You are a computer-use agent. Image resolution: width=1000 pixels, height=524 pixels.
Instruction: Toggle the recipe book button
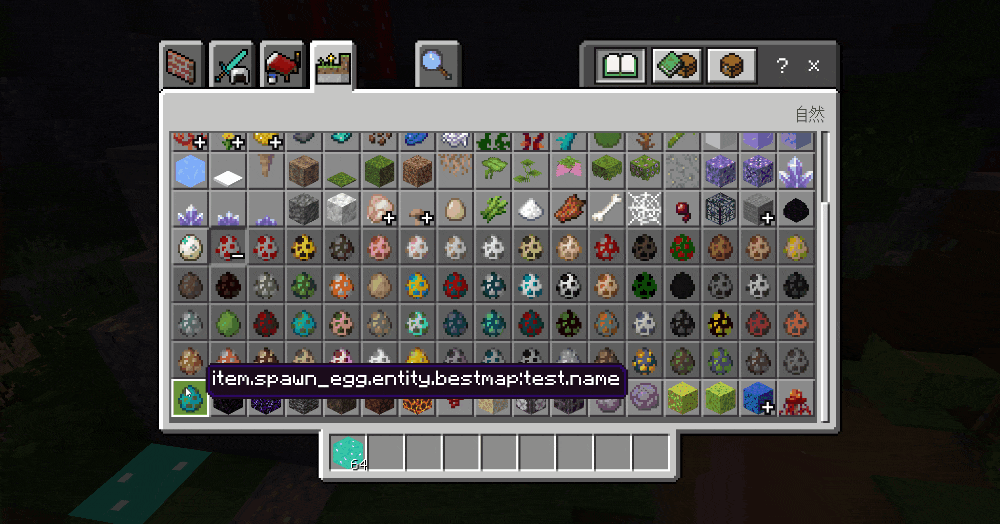[620, 66]
